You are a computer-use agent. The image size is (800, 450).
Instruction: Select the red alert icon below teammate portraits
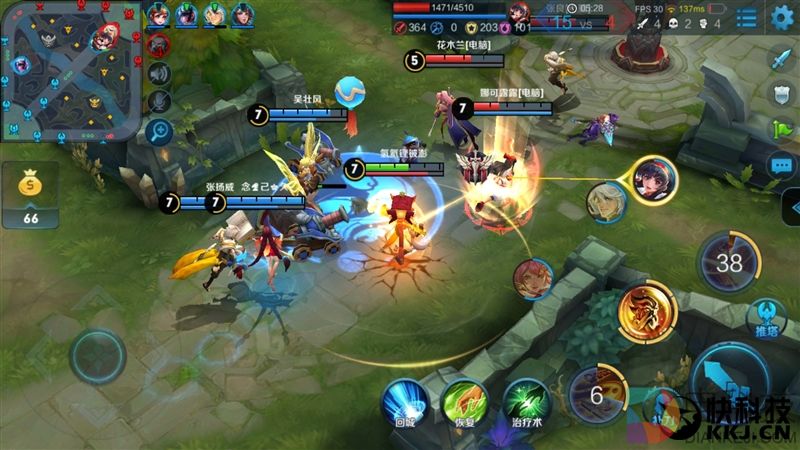[x=158, y=44]
